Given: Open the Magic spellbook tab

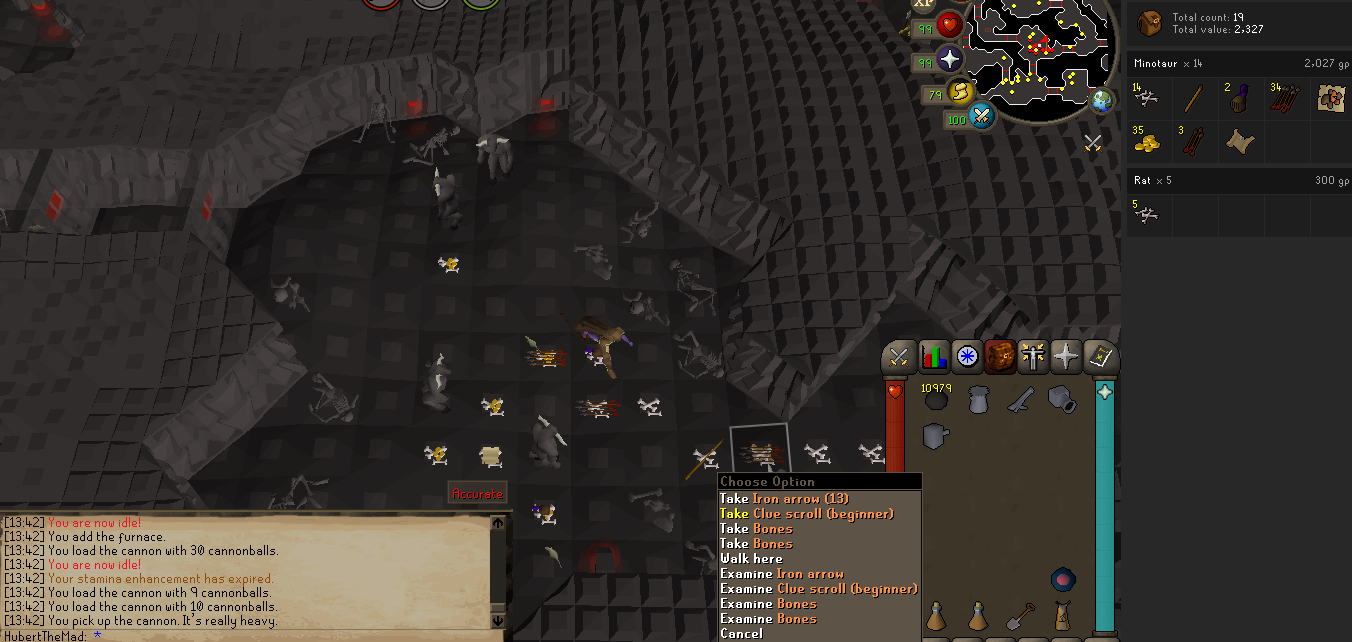Looking at the screenshot, I should (1101, 356).
